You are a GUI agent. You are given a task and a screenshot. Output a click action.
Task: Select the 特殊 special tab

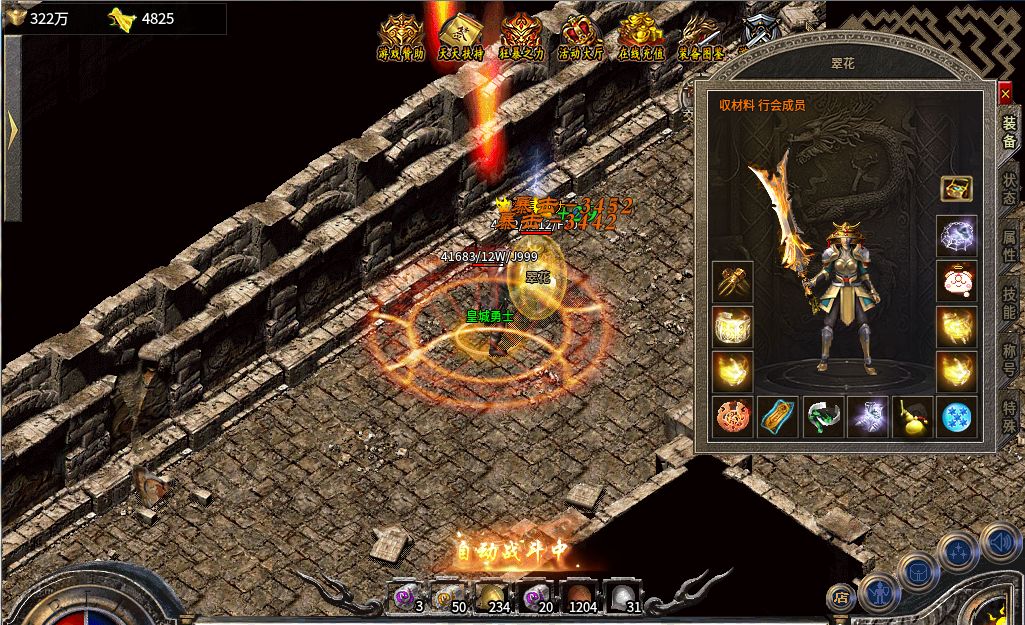point(1009,413)
